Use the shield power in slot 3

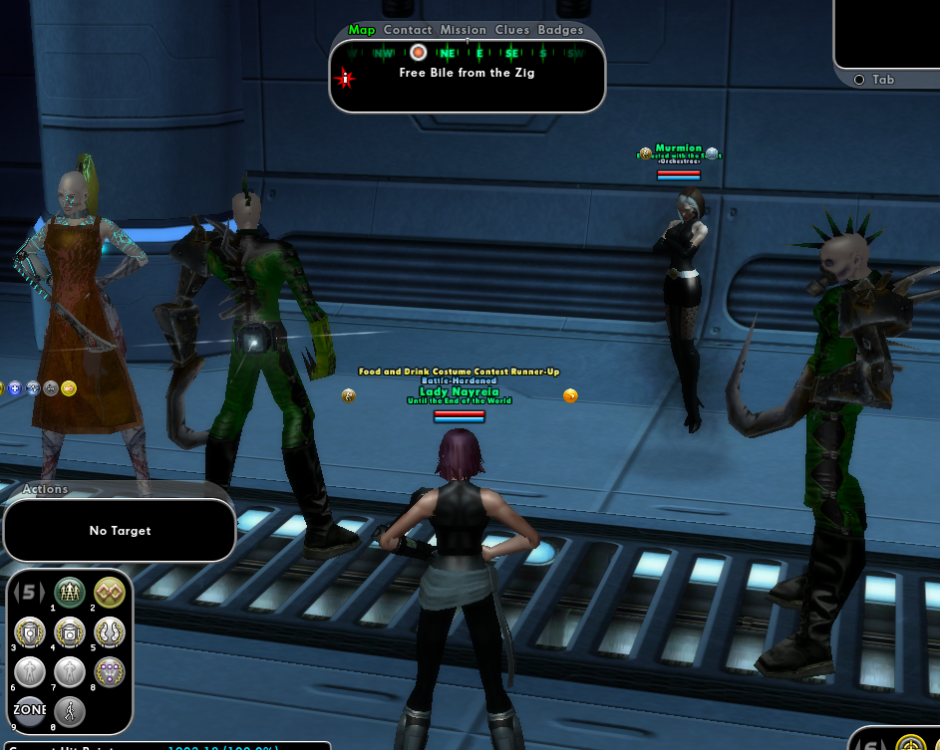coord(30,632)
